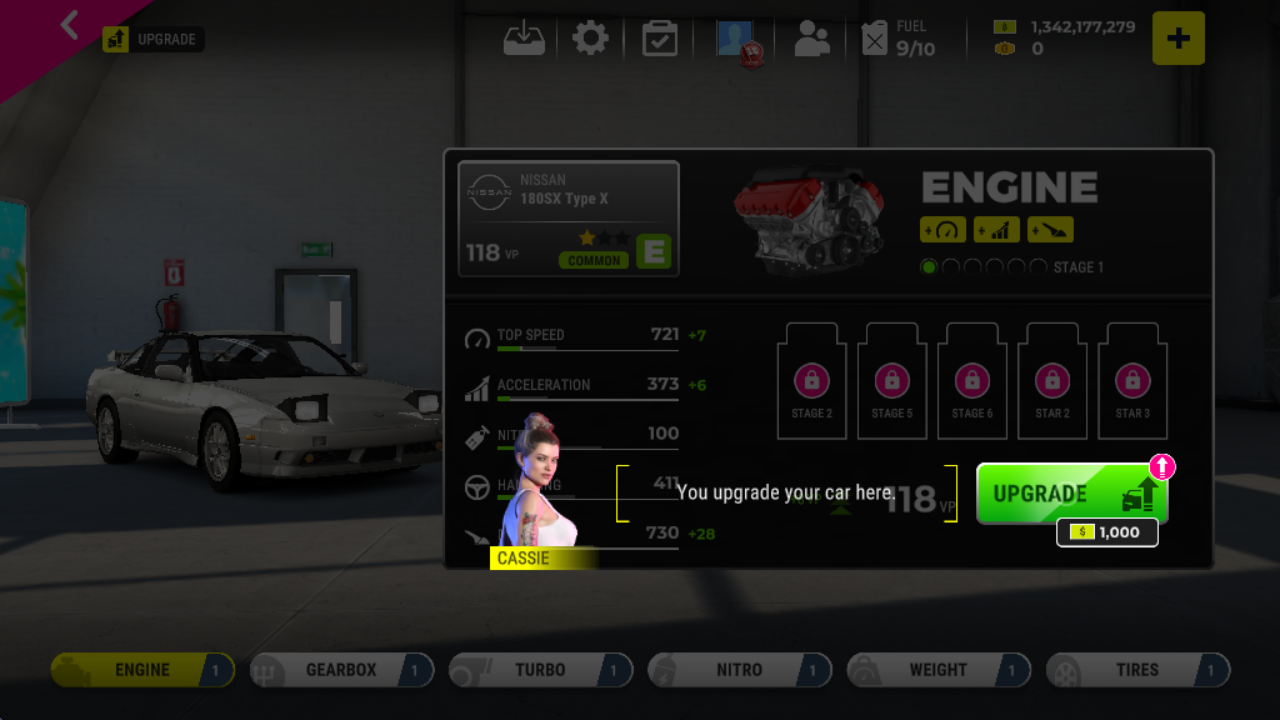The width and height of the screenshot is (1280, 720).
Task: Open the inbox download tray icon
Action: coord(524,39)
